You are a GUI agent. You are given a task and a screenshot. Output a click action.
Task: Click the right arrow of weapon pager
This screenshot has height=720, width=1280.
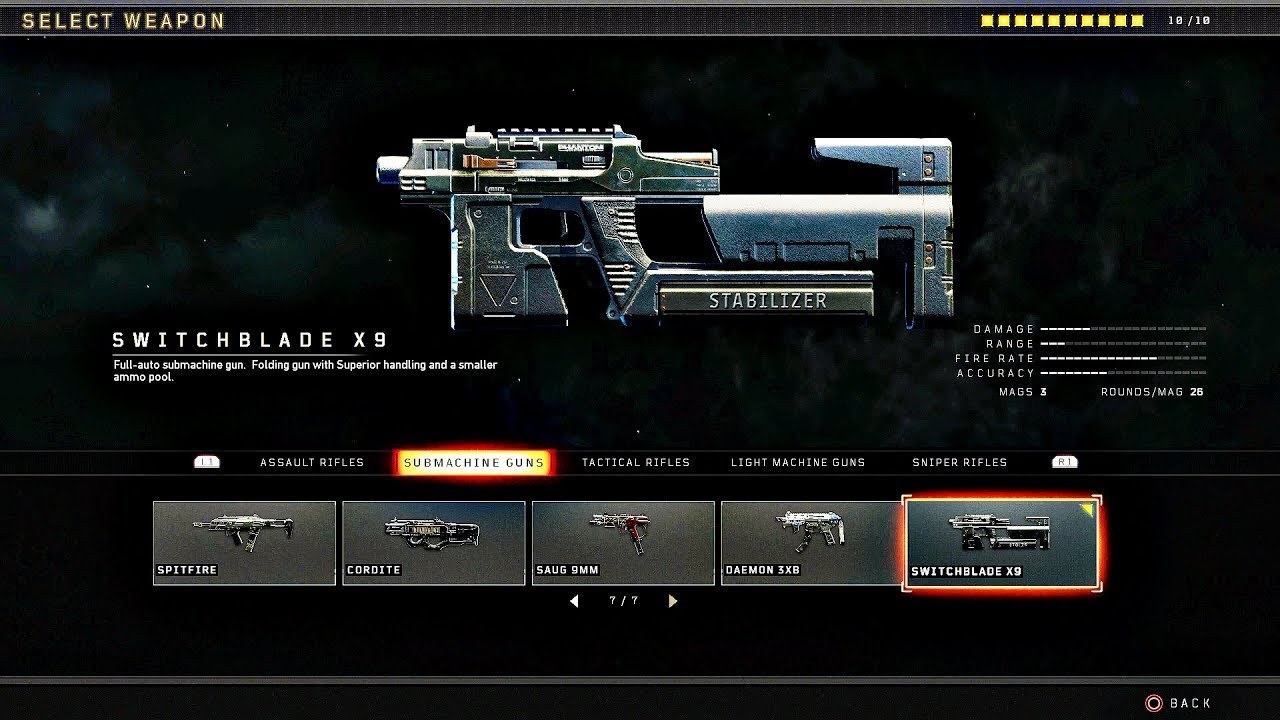click(673, 601)
